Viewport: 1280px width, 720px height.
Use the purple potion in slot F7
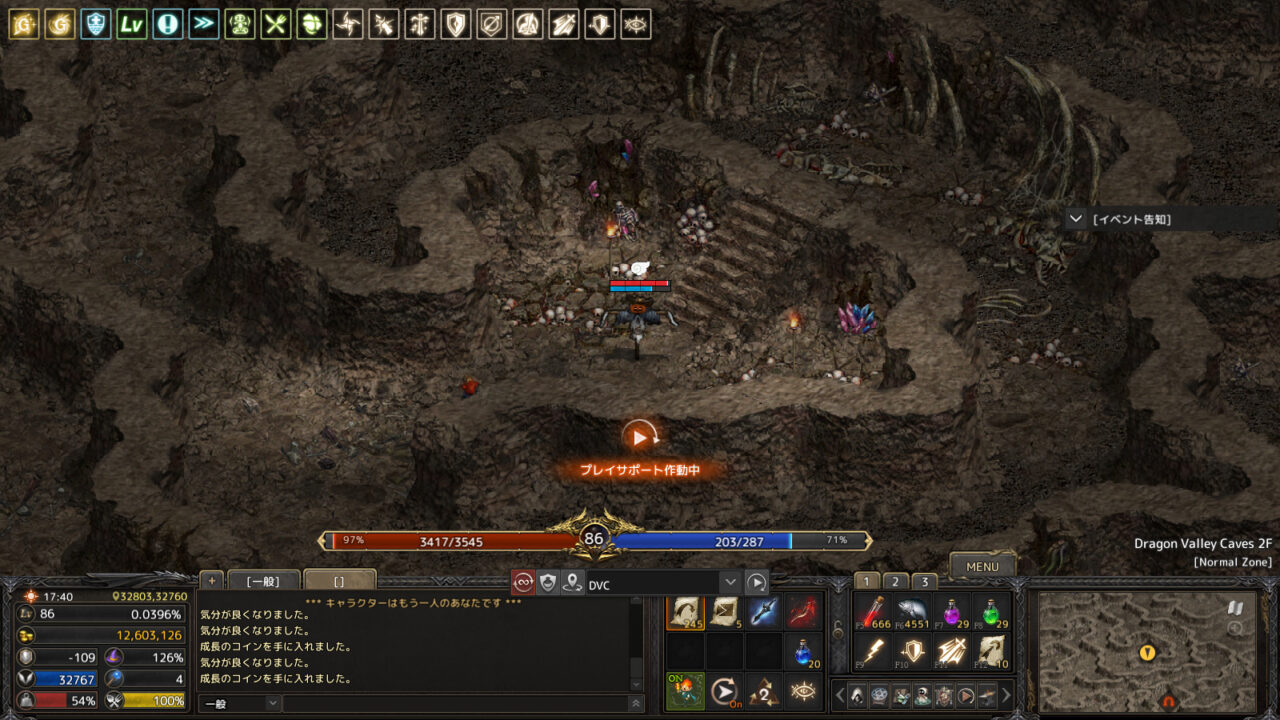(951, 612)
